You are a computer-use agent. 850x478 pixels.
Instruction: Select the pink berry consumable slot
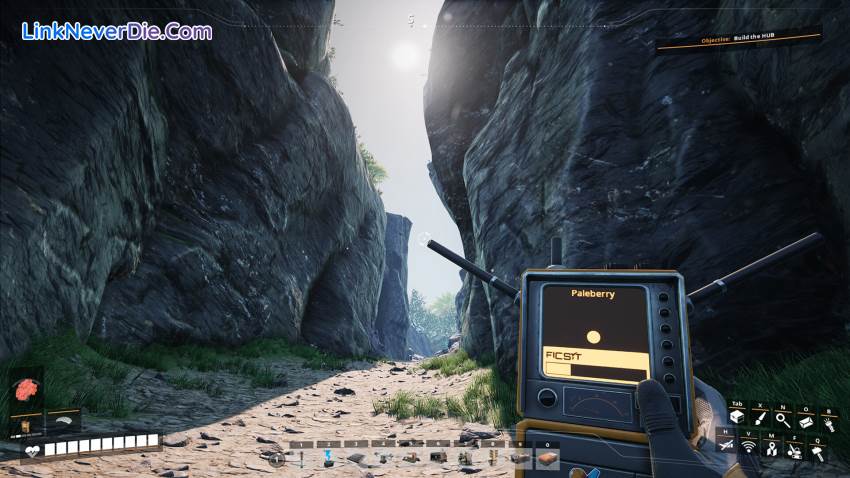click(25, 388)
